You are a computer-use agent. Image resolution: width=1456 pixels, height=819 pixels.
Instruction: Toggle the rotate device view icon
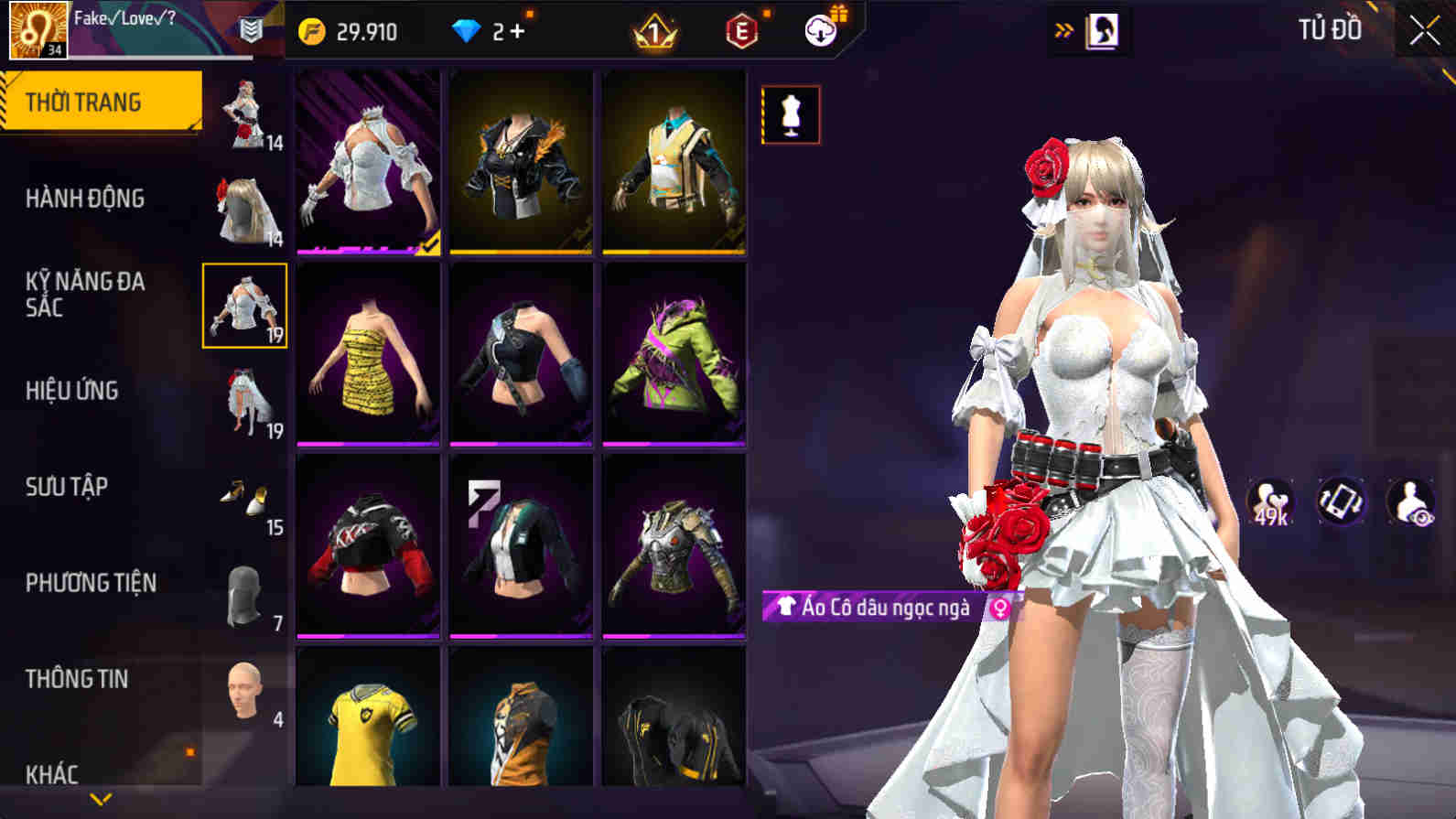click(x=1344, y=500)
